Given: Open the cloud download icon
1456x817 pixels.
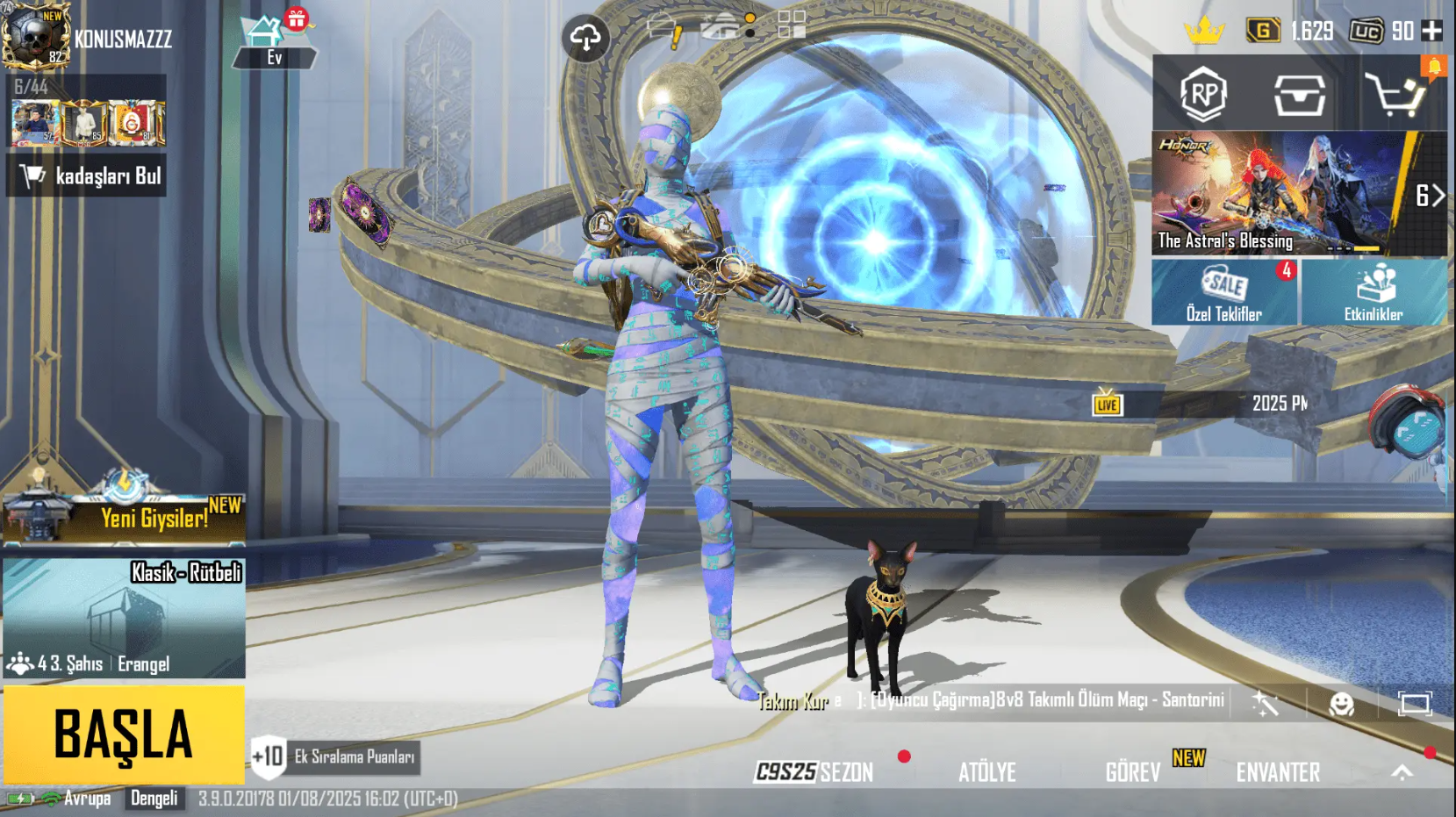Looking at the screenshot, I should [585, 38].
